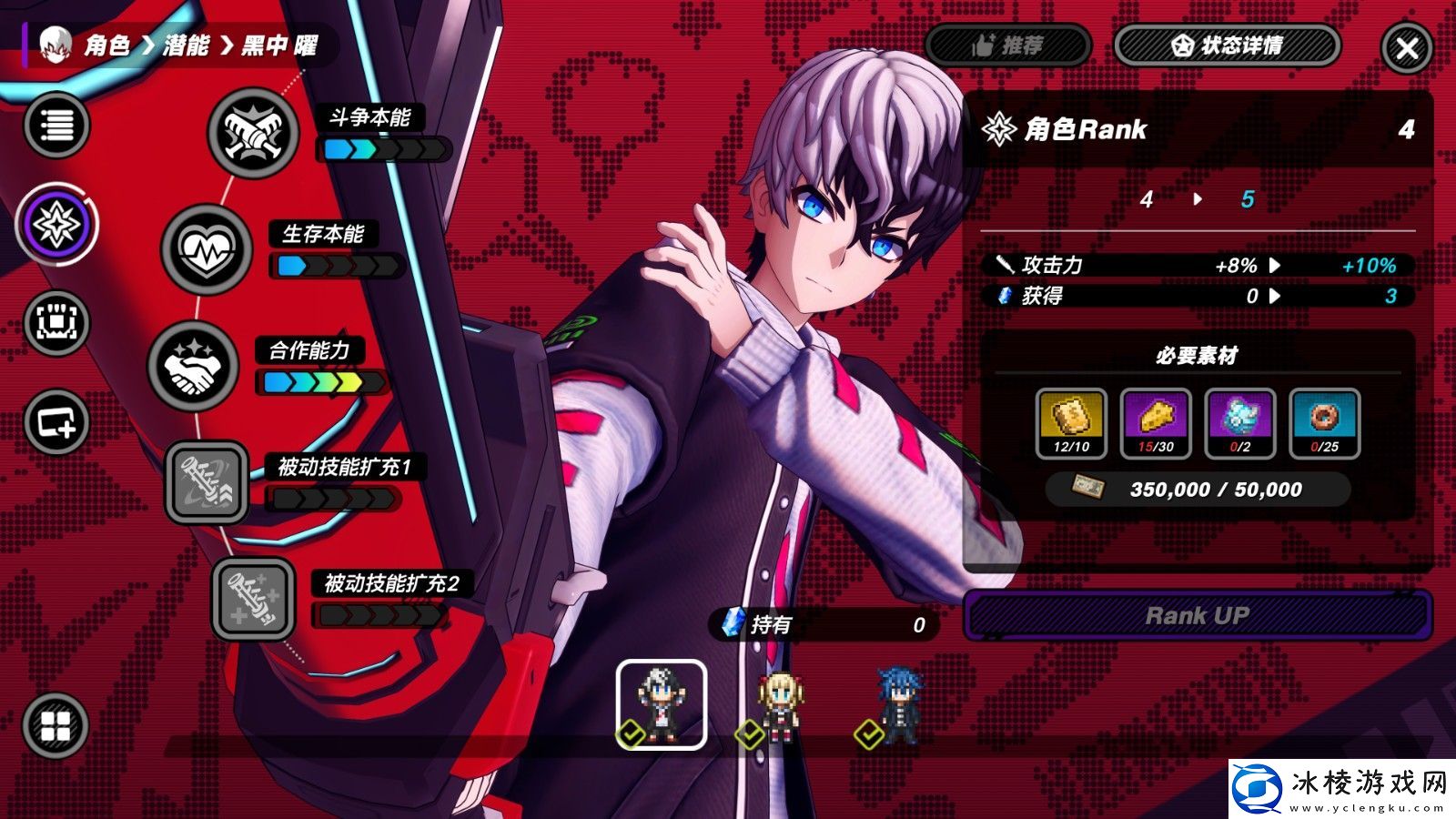This screenshot has height=819, width=1456.
Task: Open the grid menu at bottom left
Action: click(56, 725)
